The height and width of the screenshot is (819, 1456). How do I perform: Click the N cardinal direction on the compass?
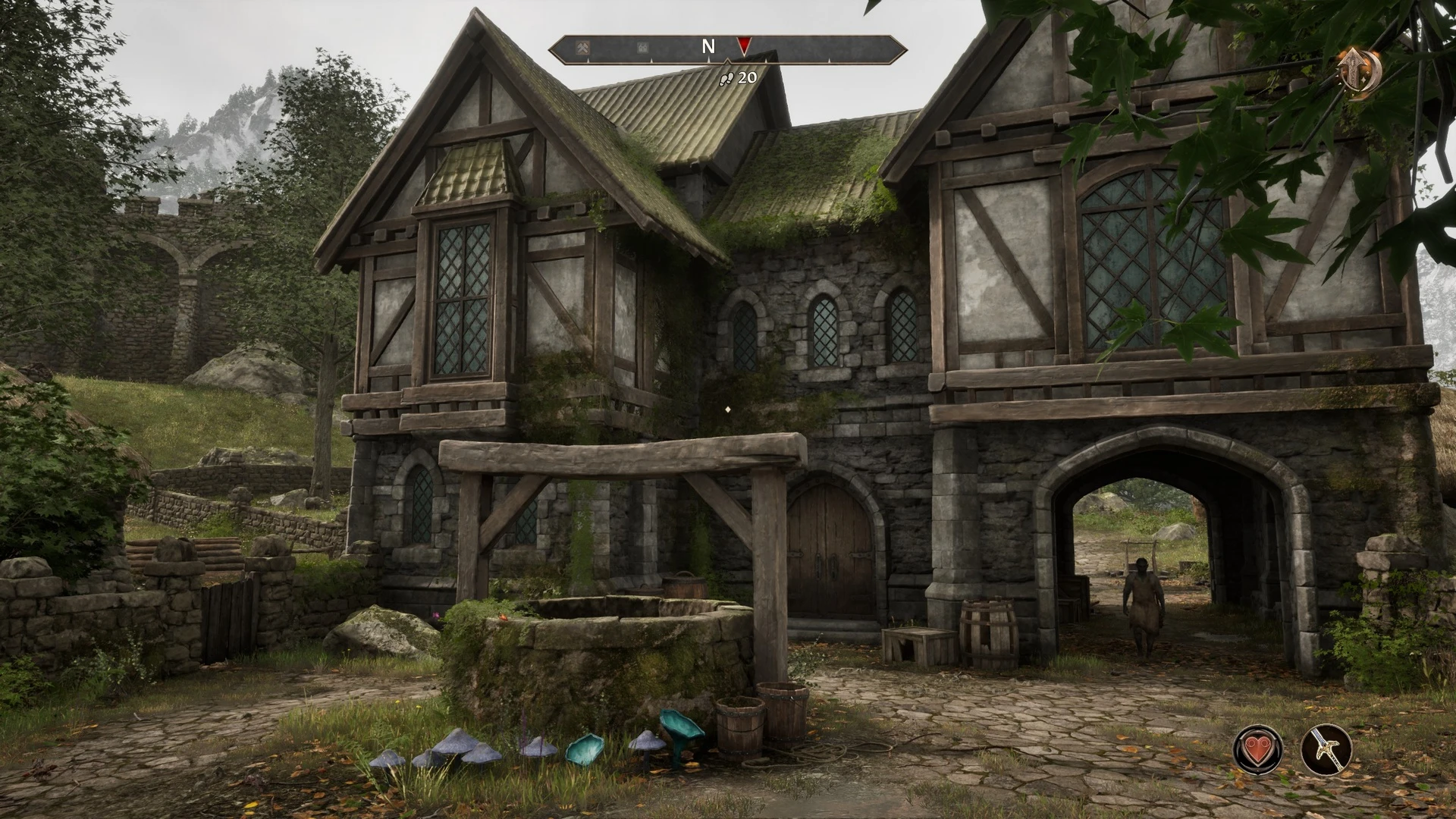click(x=708, y=45)
